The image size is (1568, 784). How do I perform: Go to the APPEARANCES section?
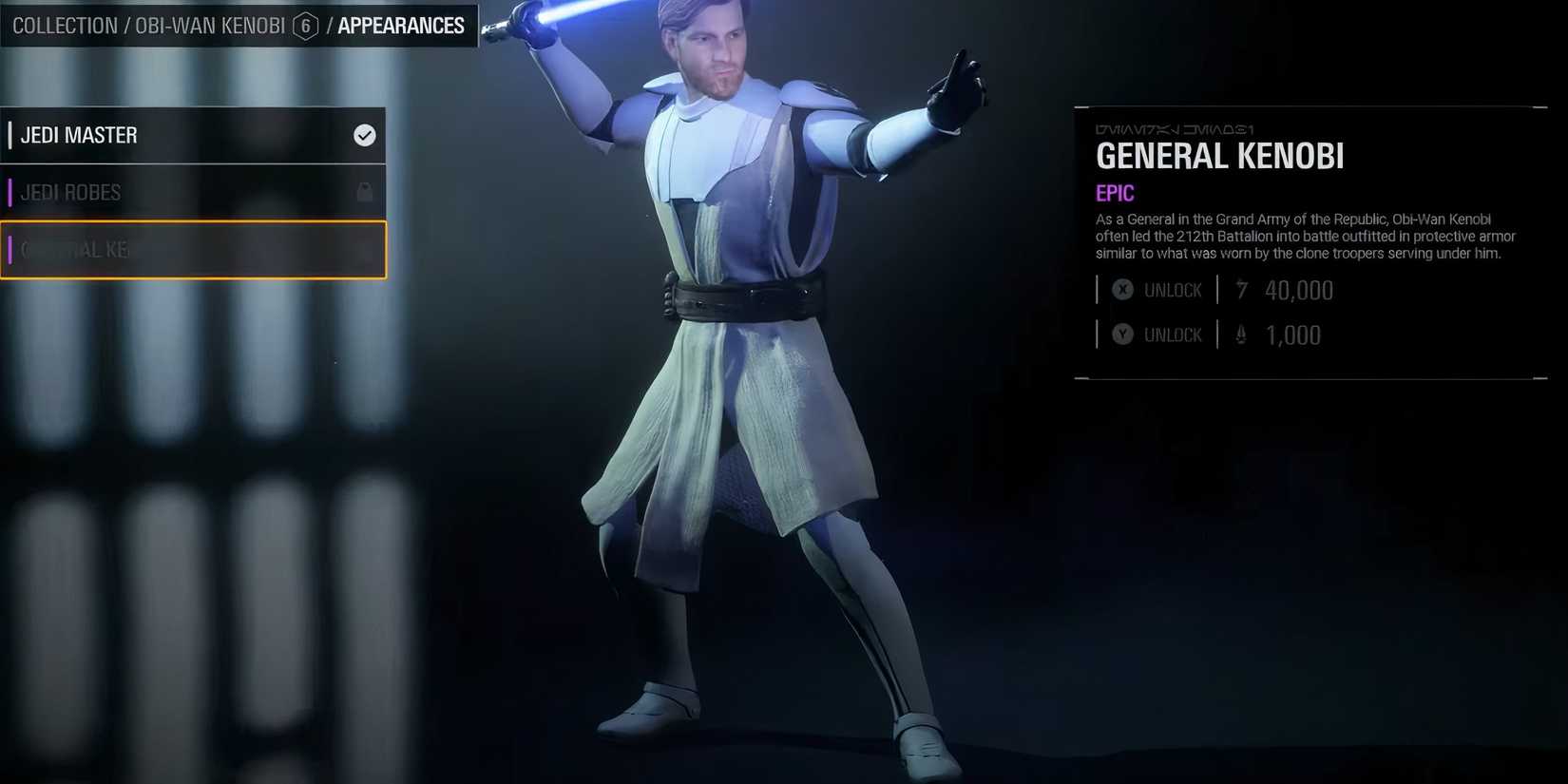tap(400, 26)
